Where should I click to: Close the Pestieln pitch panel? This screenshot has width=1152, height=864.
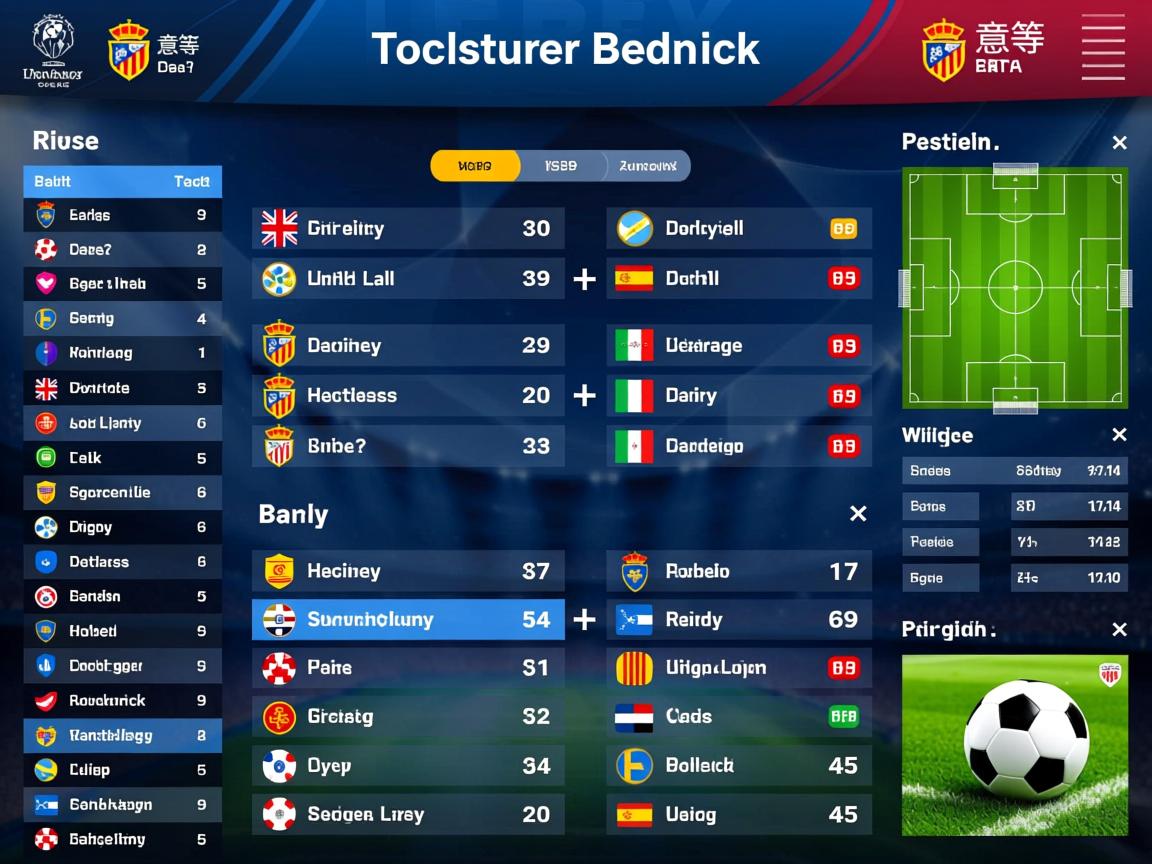tap(1119, 143)
